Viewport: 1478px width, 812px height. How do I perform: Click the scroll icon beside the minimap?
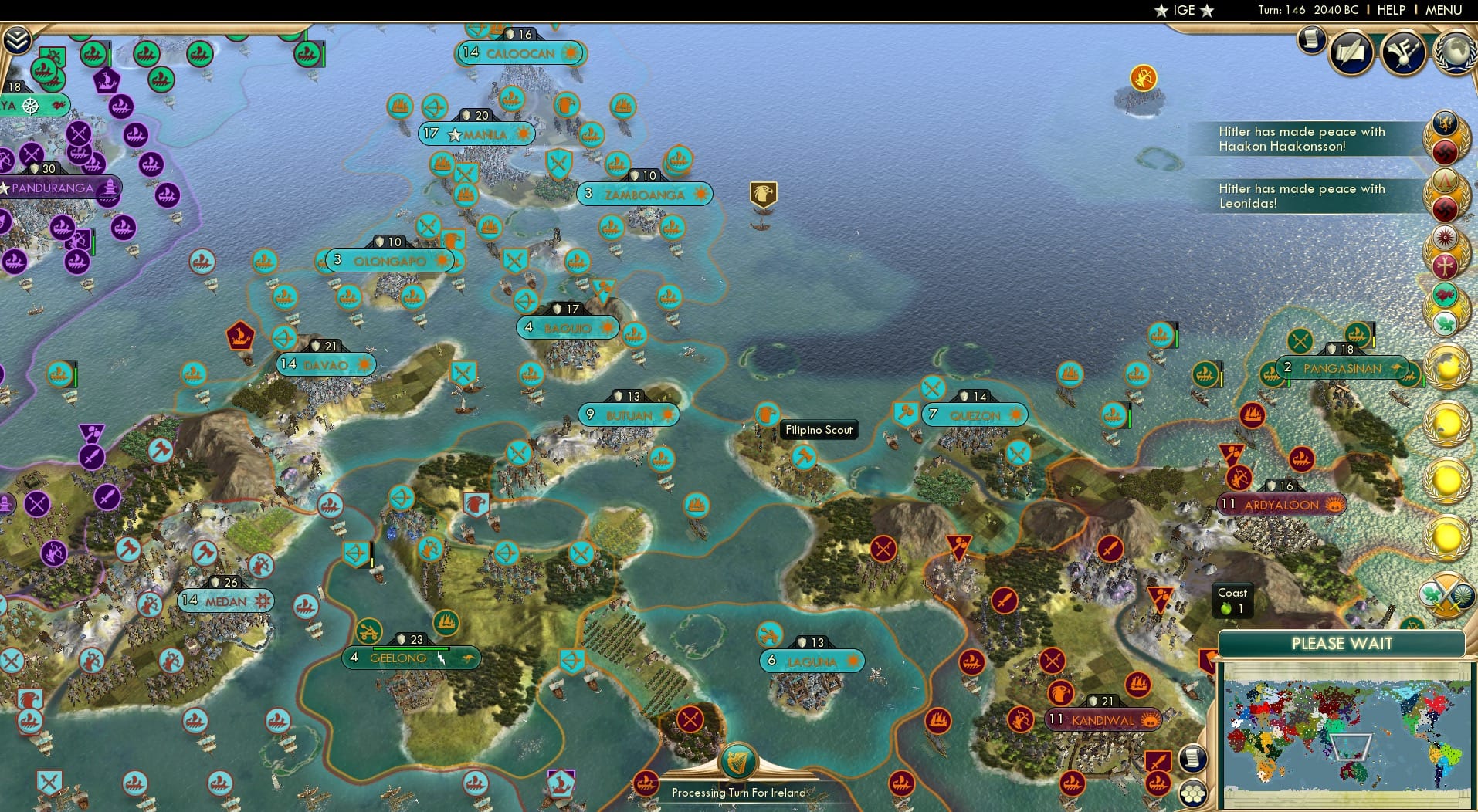click(x=1192, y=759)
